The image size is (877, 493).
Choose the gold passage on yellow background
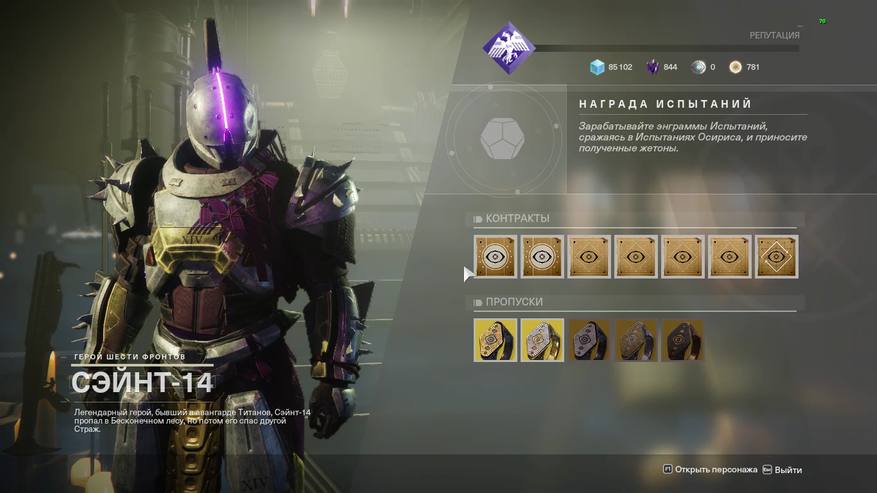point(495,340)
